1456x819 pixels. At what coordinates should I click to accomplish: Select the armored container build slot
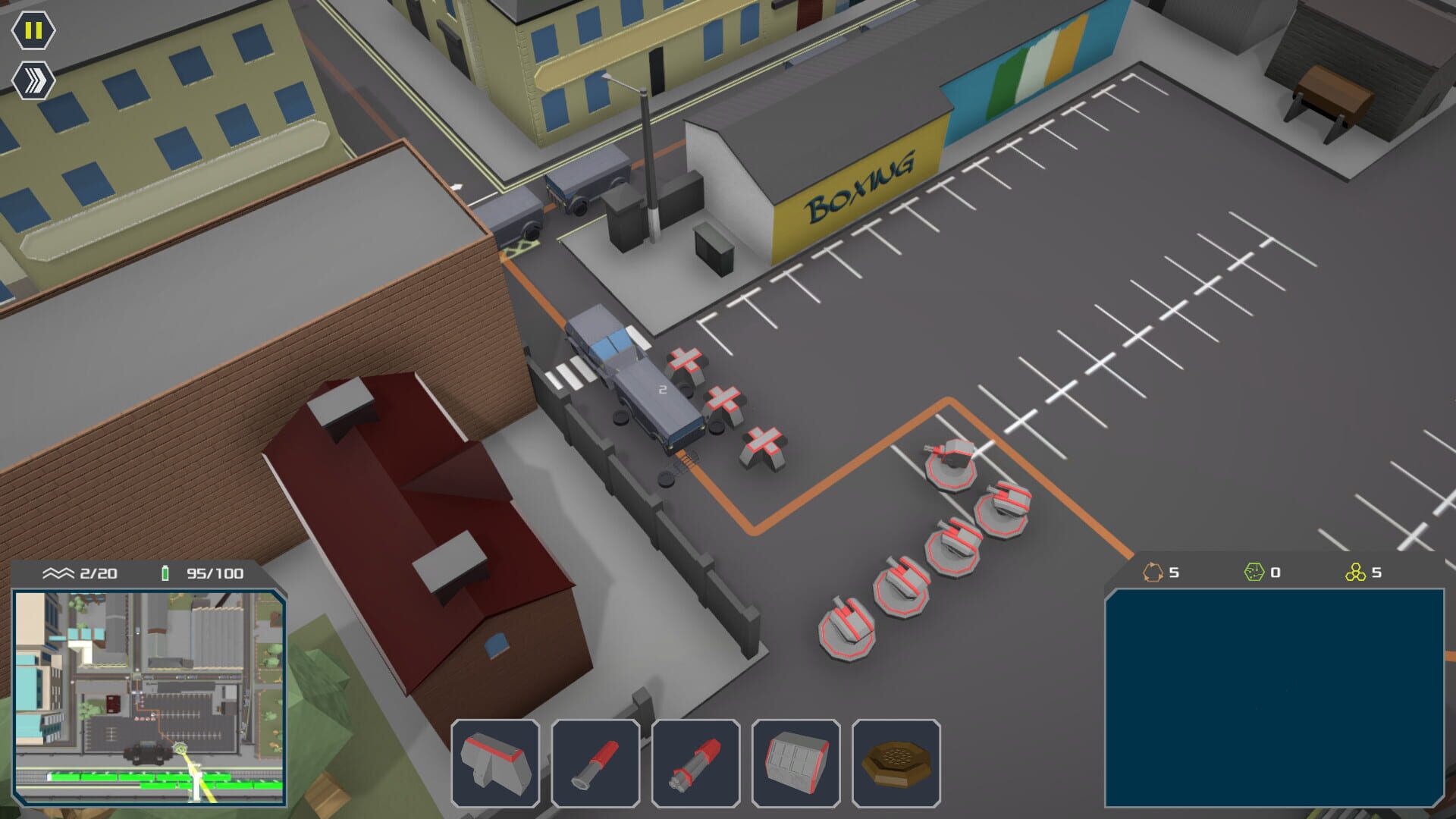(795, 762)
